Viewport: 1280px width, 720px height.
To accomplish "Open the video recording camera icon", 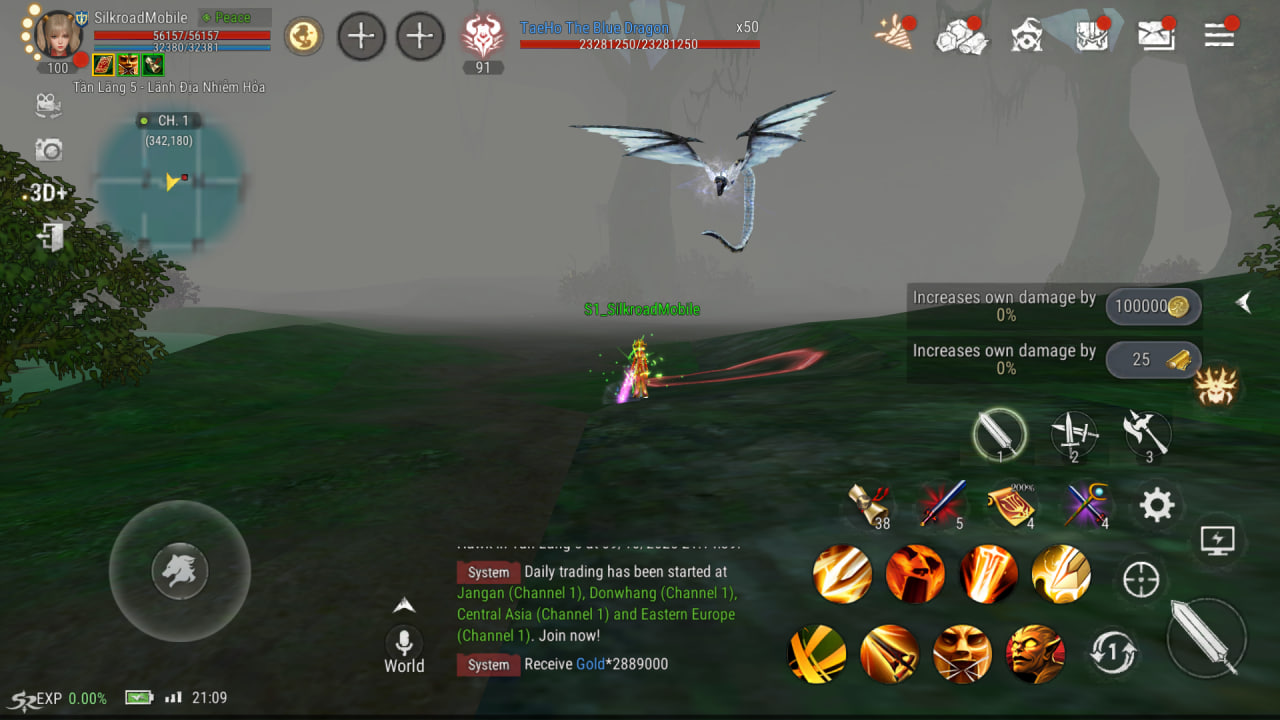I will click(48, 105).
